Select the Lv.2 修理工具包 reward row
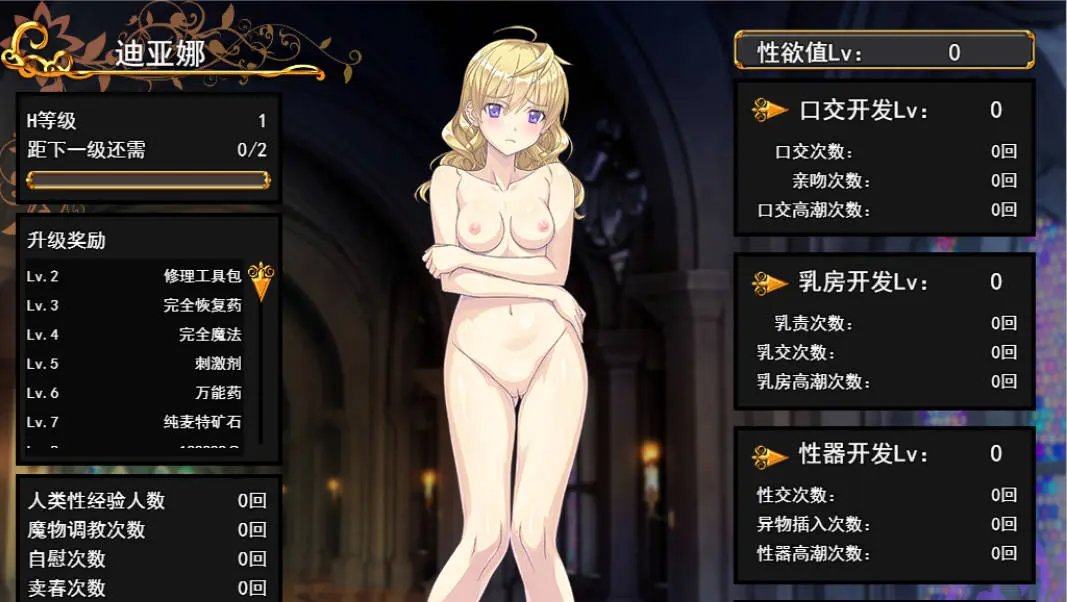 [134, 276]
